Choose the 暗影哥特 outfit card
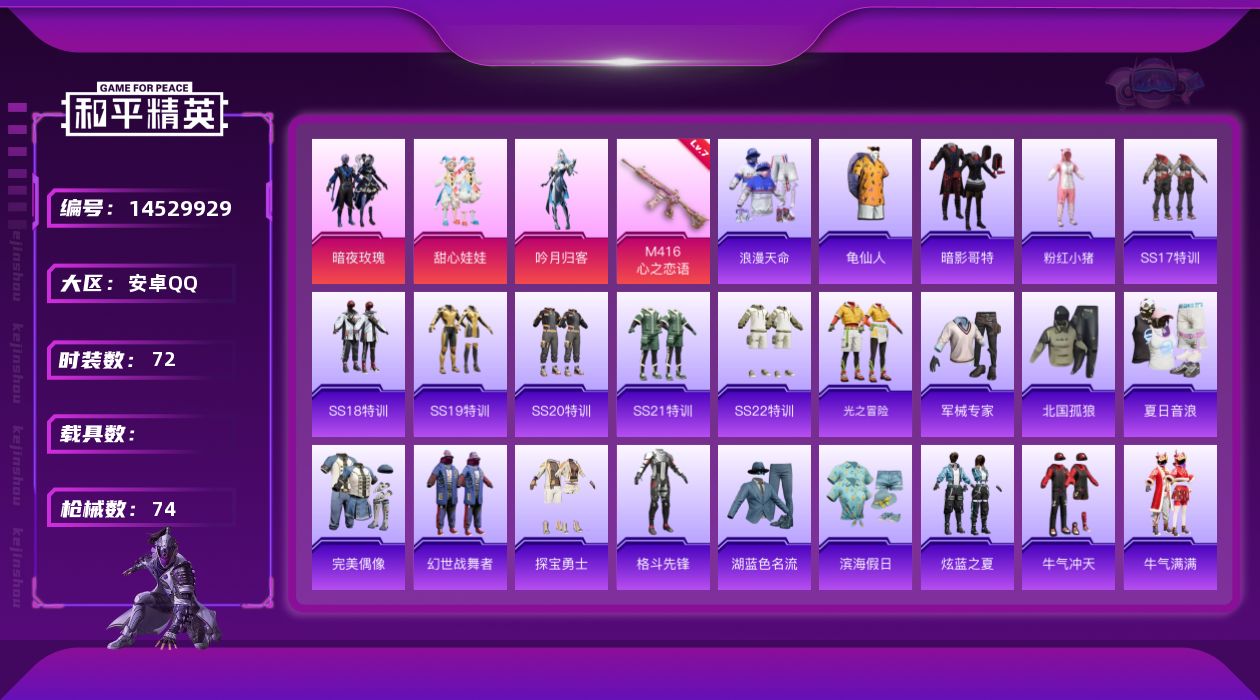 967,210
